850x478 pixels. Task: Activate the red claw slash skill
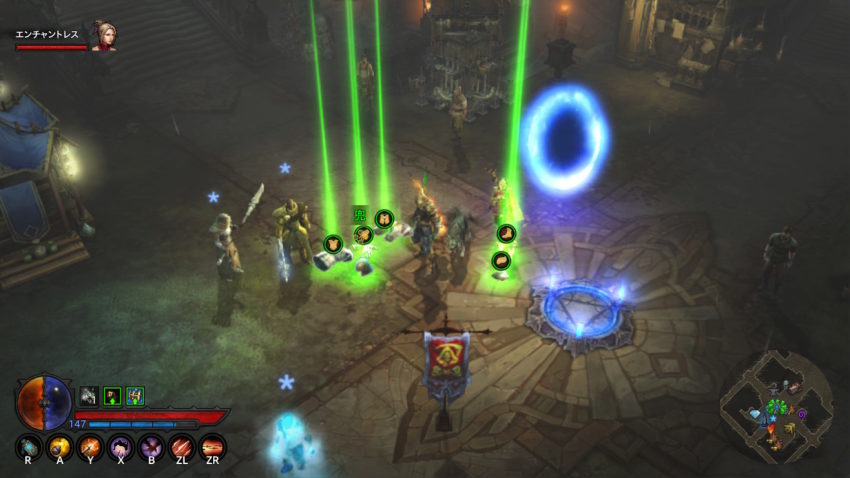(x=182, y=446)
